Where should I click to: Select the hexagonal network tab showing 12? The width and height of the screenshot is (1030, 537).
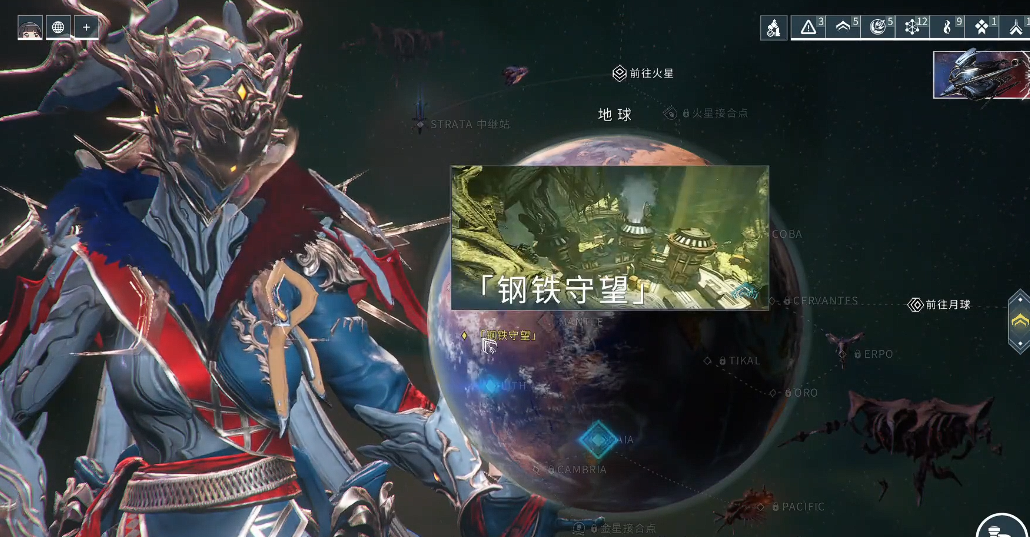(913, 27)
